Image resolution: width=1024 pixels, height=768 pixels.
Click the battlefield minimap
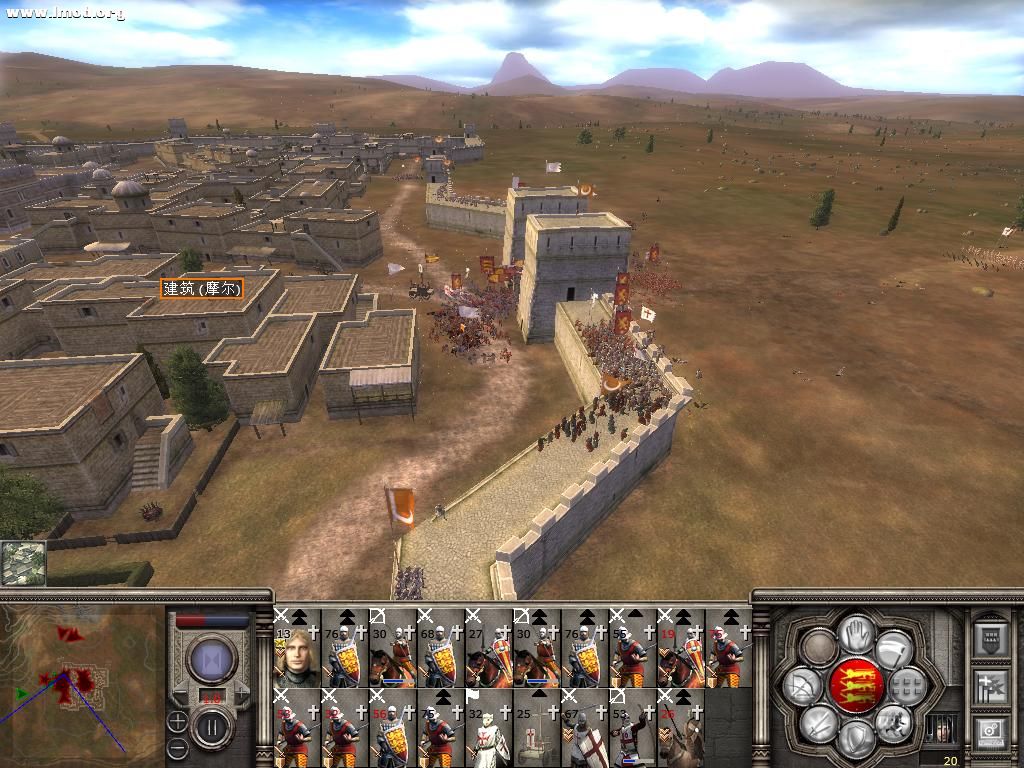[80, 687]
